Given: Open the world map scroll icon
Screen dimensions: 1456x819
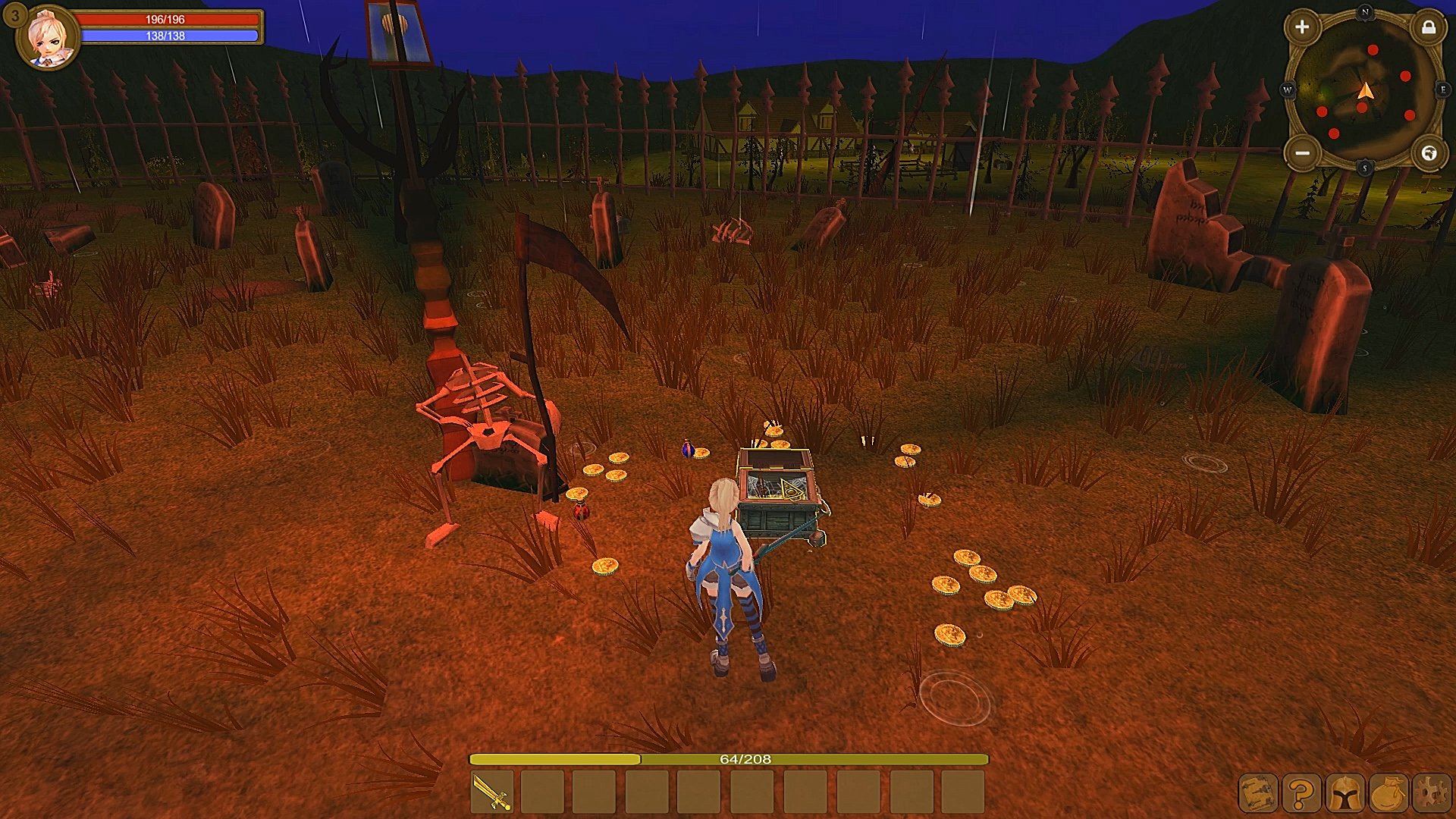Looking at the screenshot, I should [1258, 793].
